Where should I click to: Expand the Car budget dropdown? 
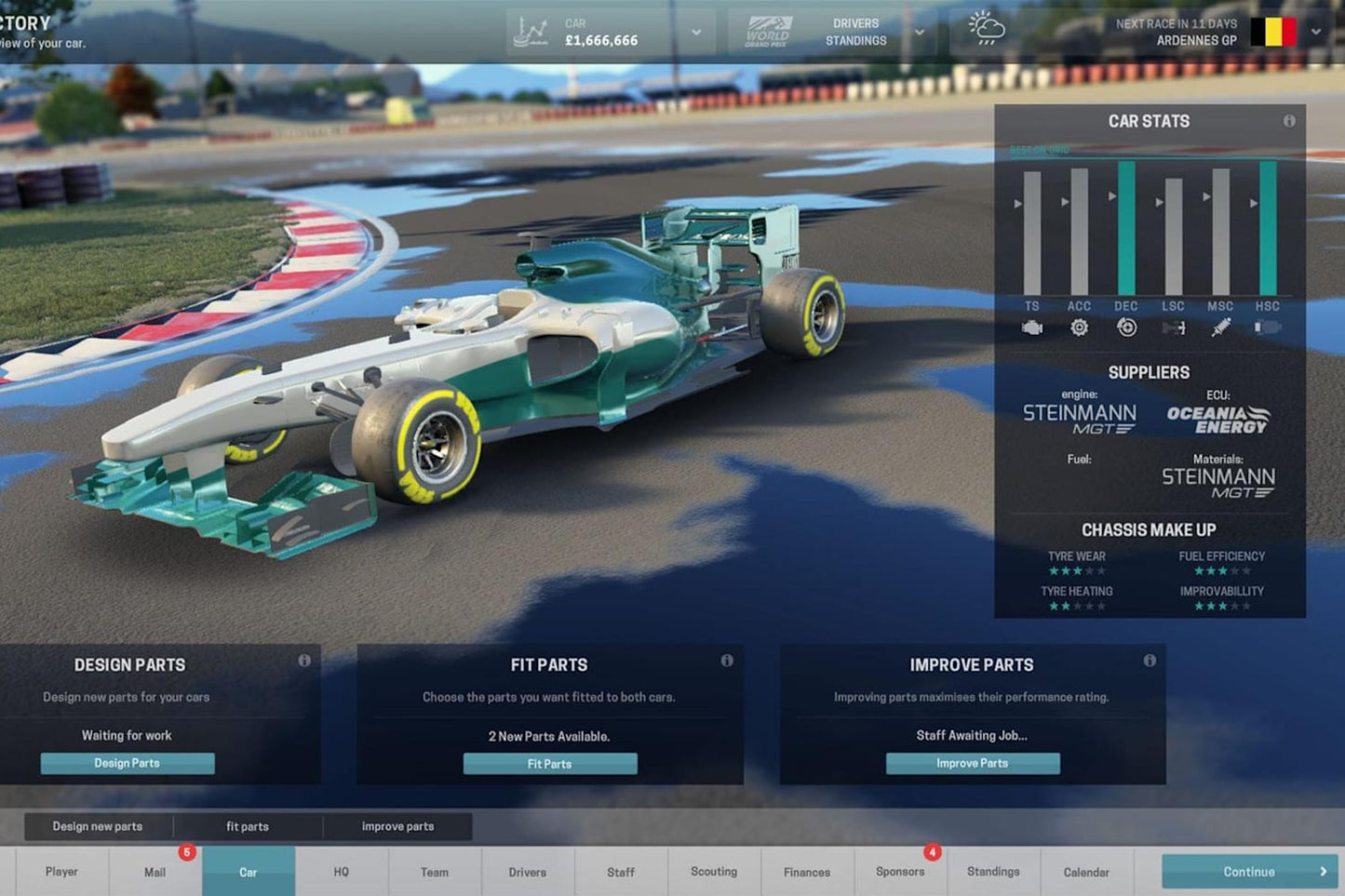(696, 33)
